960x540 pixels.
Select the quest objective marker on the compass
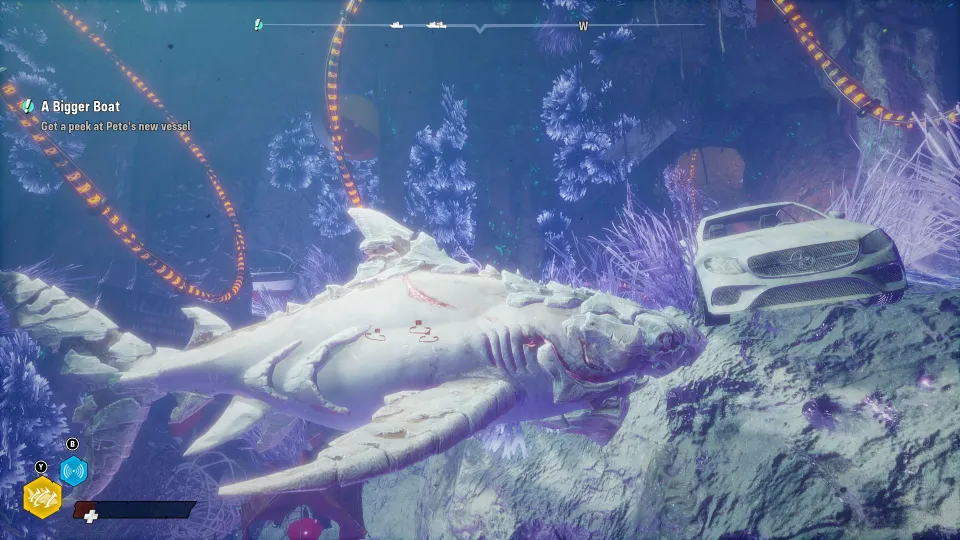tap(258, 24)
